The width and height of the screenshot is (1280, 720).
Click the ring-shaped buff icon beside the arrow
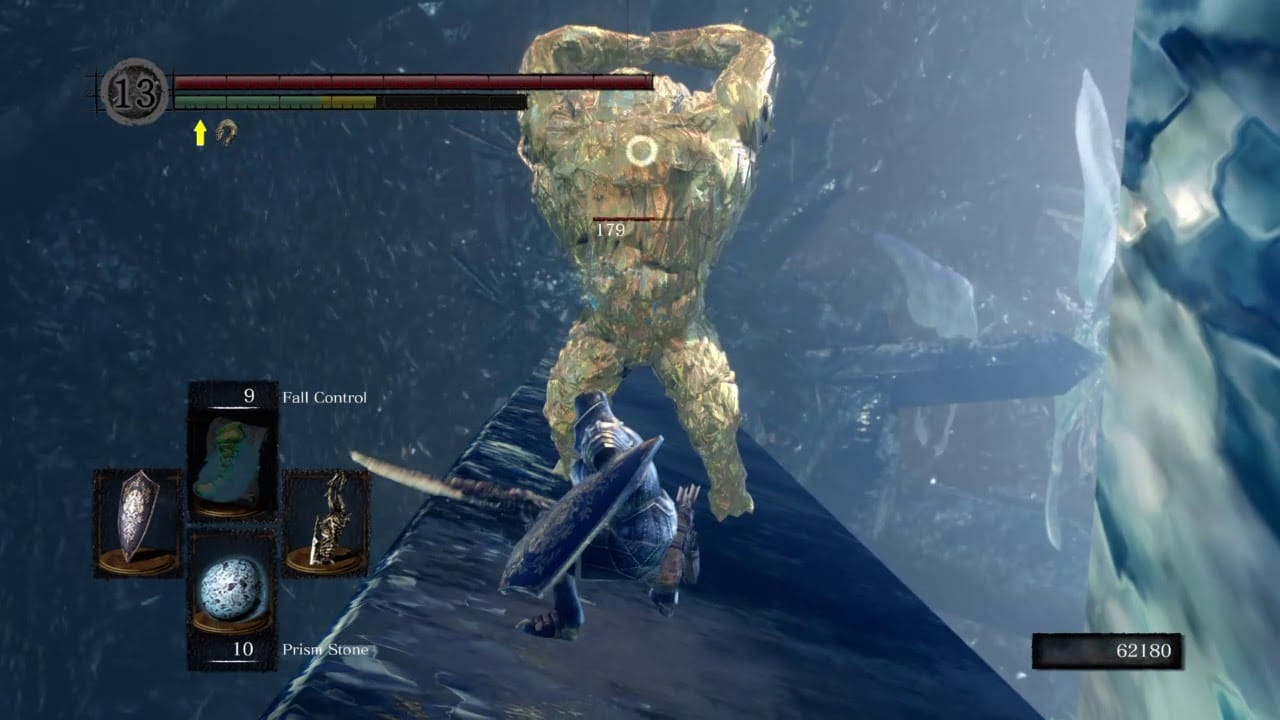tap(227, 131)
